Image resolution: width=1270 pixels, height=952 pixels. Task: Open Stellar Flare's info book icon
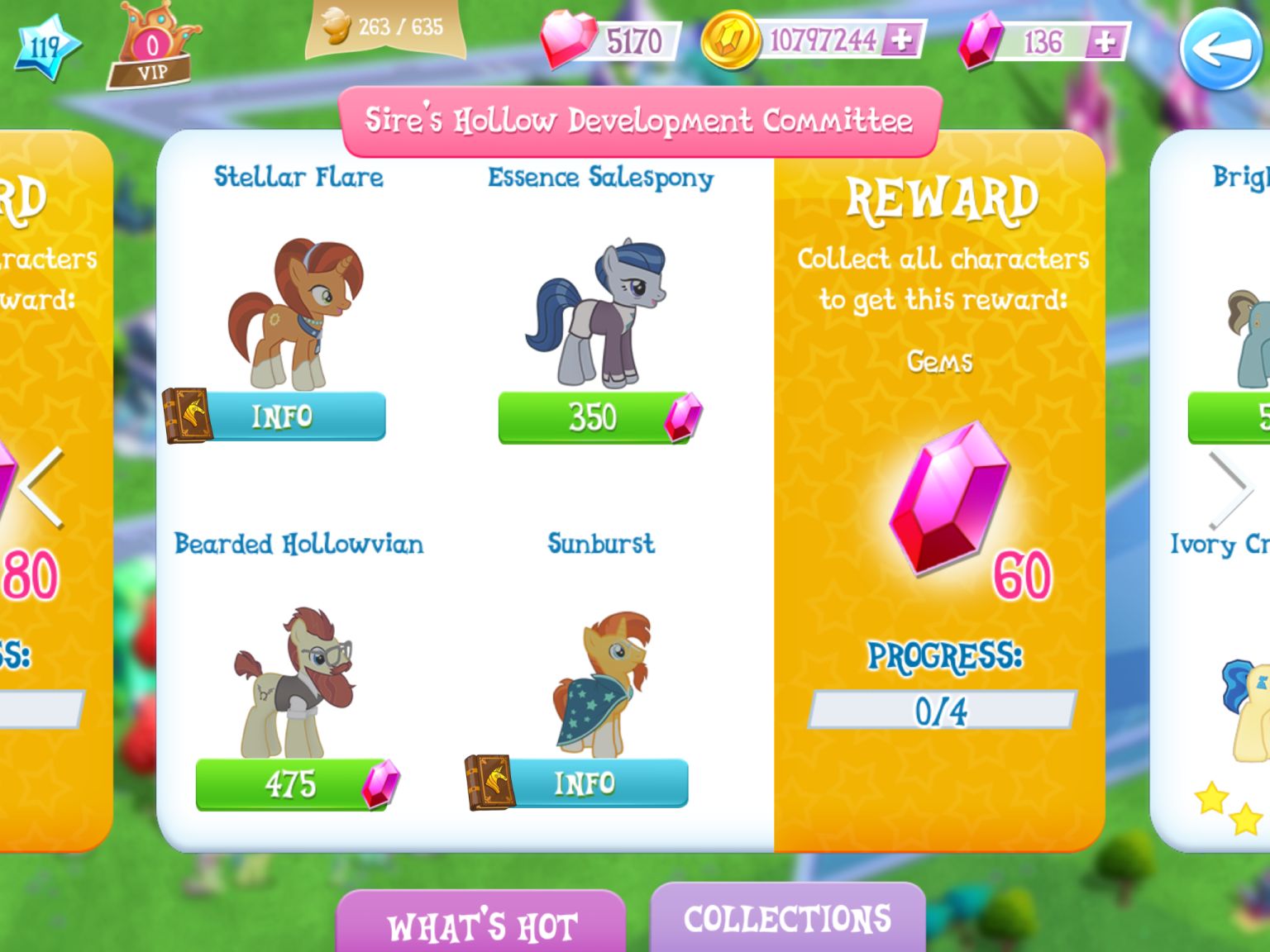coord(189,416)
